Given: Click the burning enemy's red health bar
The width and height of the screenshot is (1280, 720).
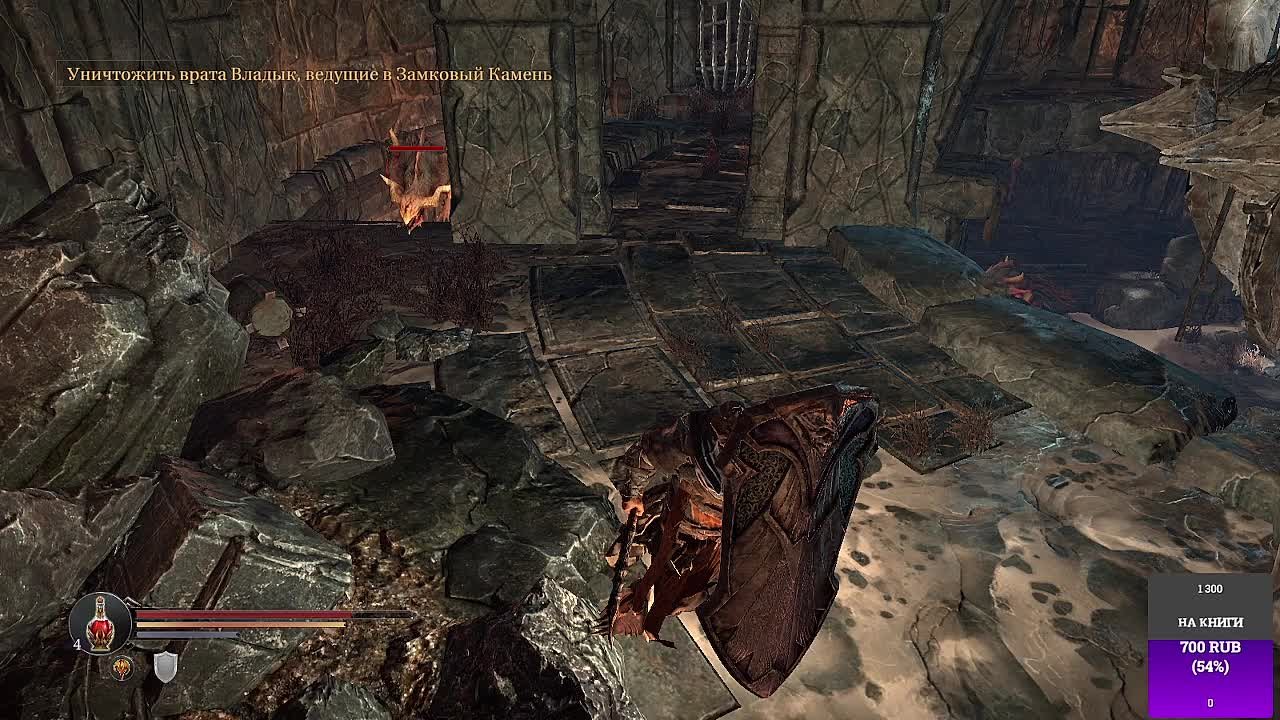Looking at the screenshot, I should pos(416,146).
